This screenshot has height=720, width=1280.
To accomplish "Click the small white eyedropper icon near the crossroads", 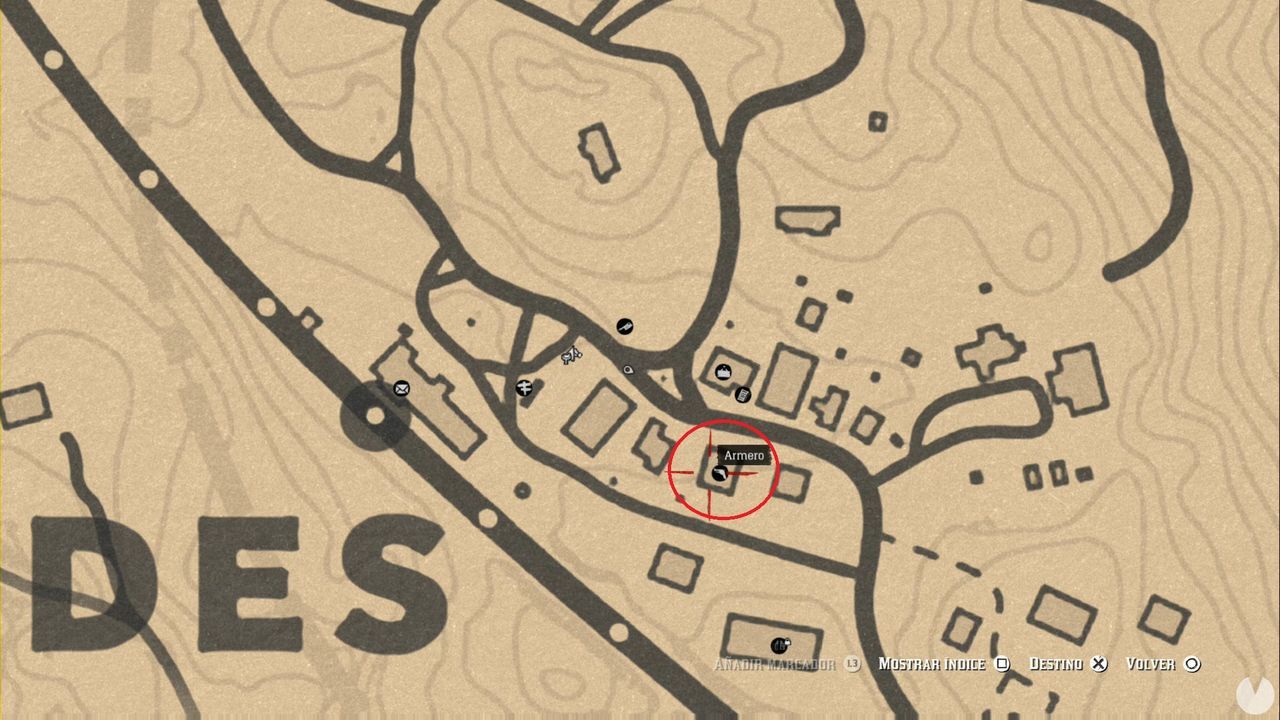I will (x=626, y=369).
